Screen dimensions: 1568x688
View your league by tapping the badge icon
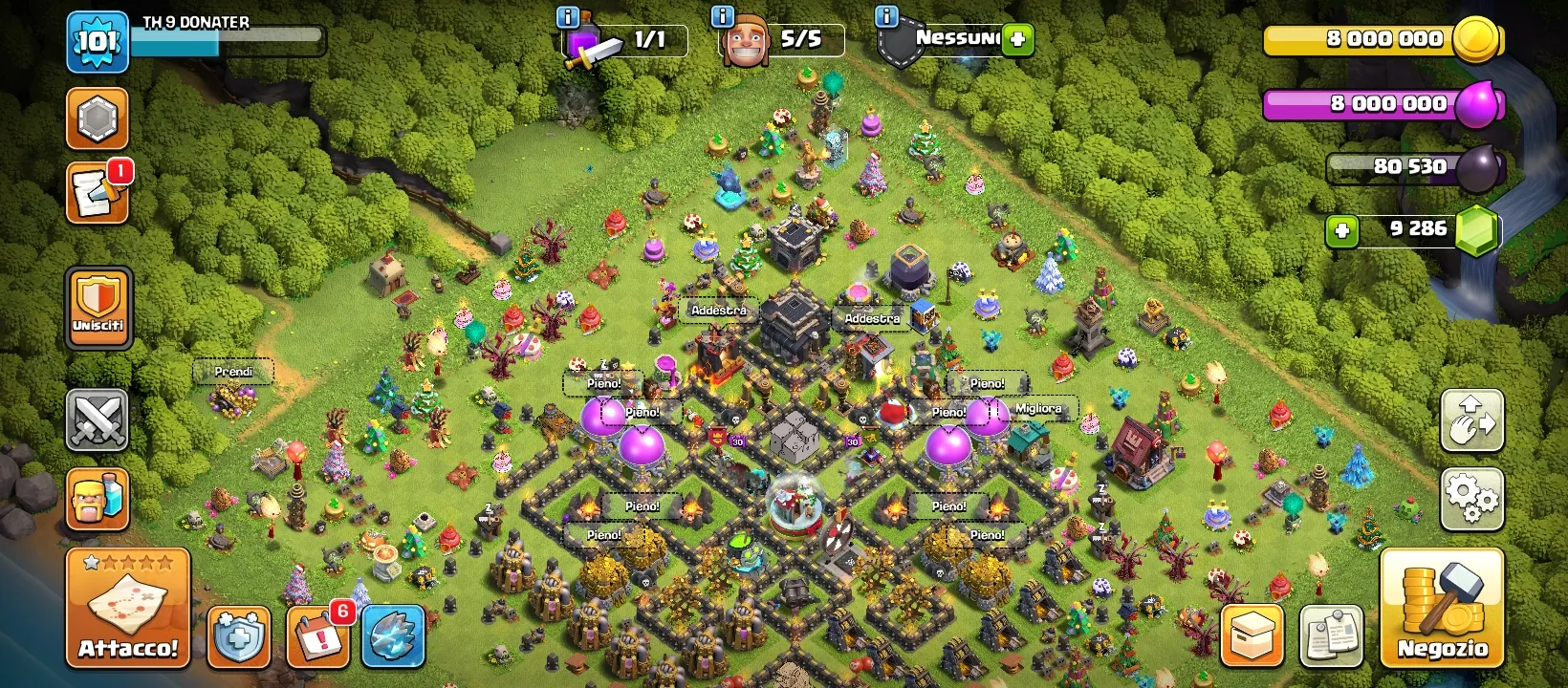coord(97,118)
